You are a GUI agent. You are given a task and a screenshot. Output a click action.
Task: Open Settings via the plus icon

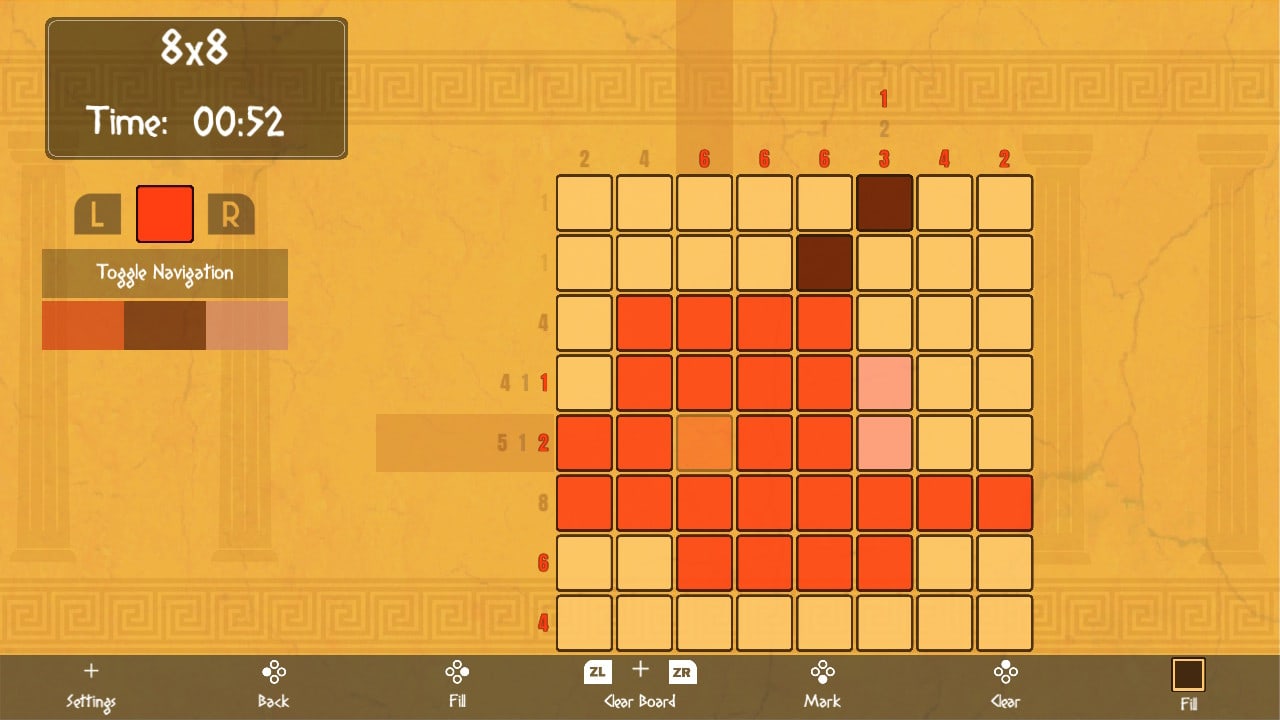coord(91,672)
